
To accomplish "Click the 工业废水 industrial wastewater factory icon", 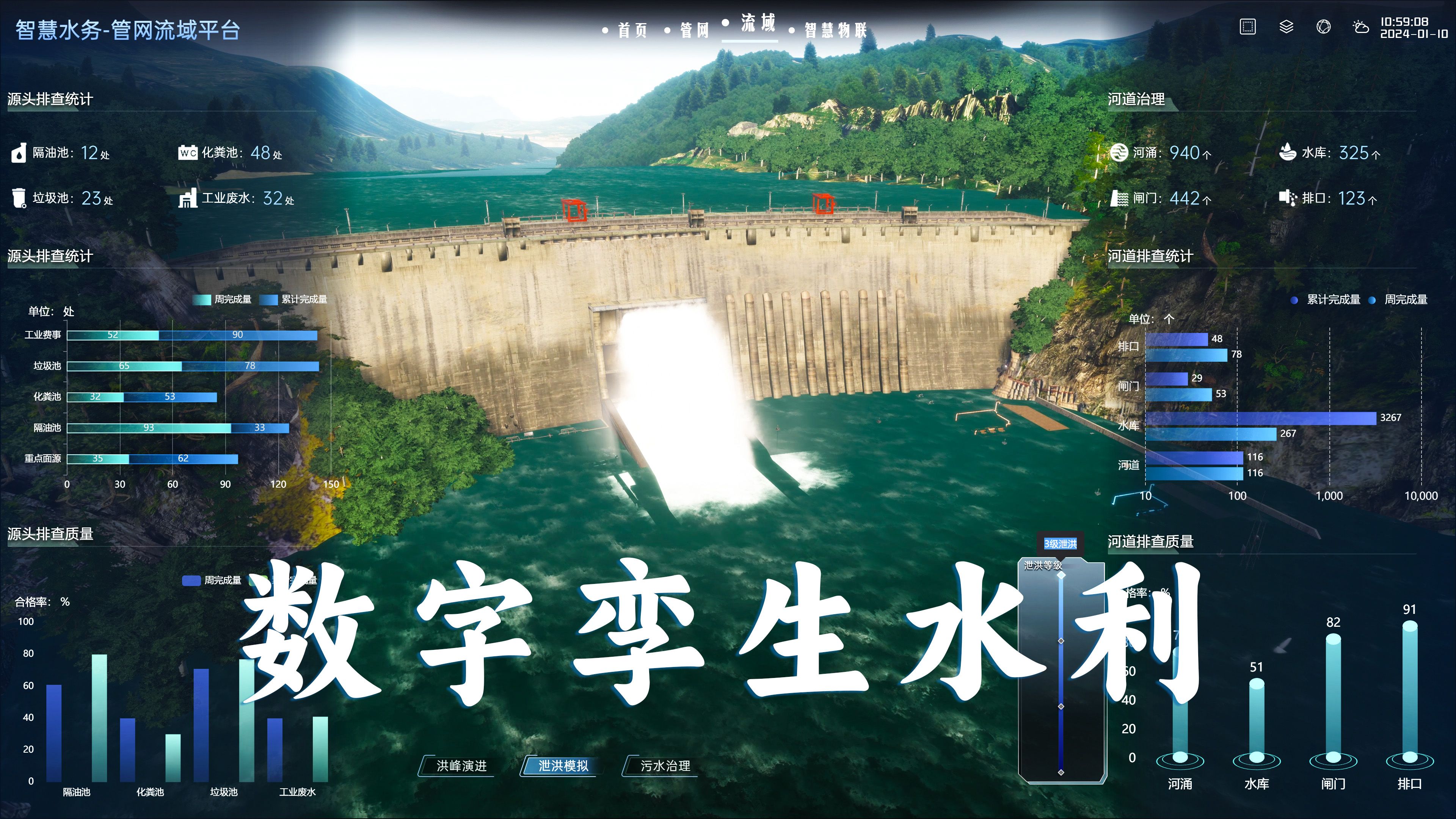I will coord(188,199).
